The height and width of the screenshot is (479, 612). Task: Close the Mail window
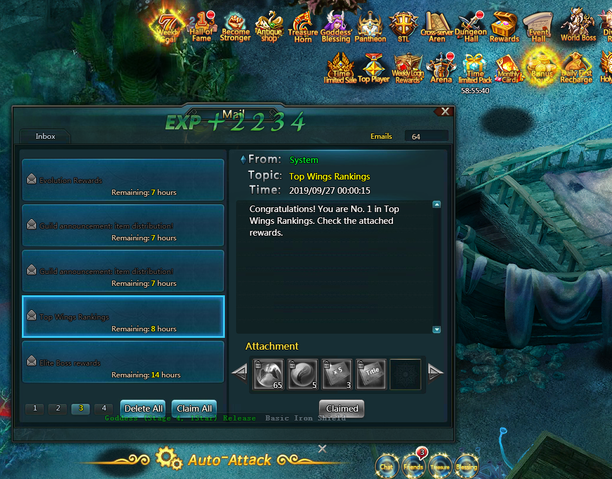(x=445, y=112)
